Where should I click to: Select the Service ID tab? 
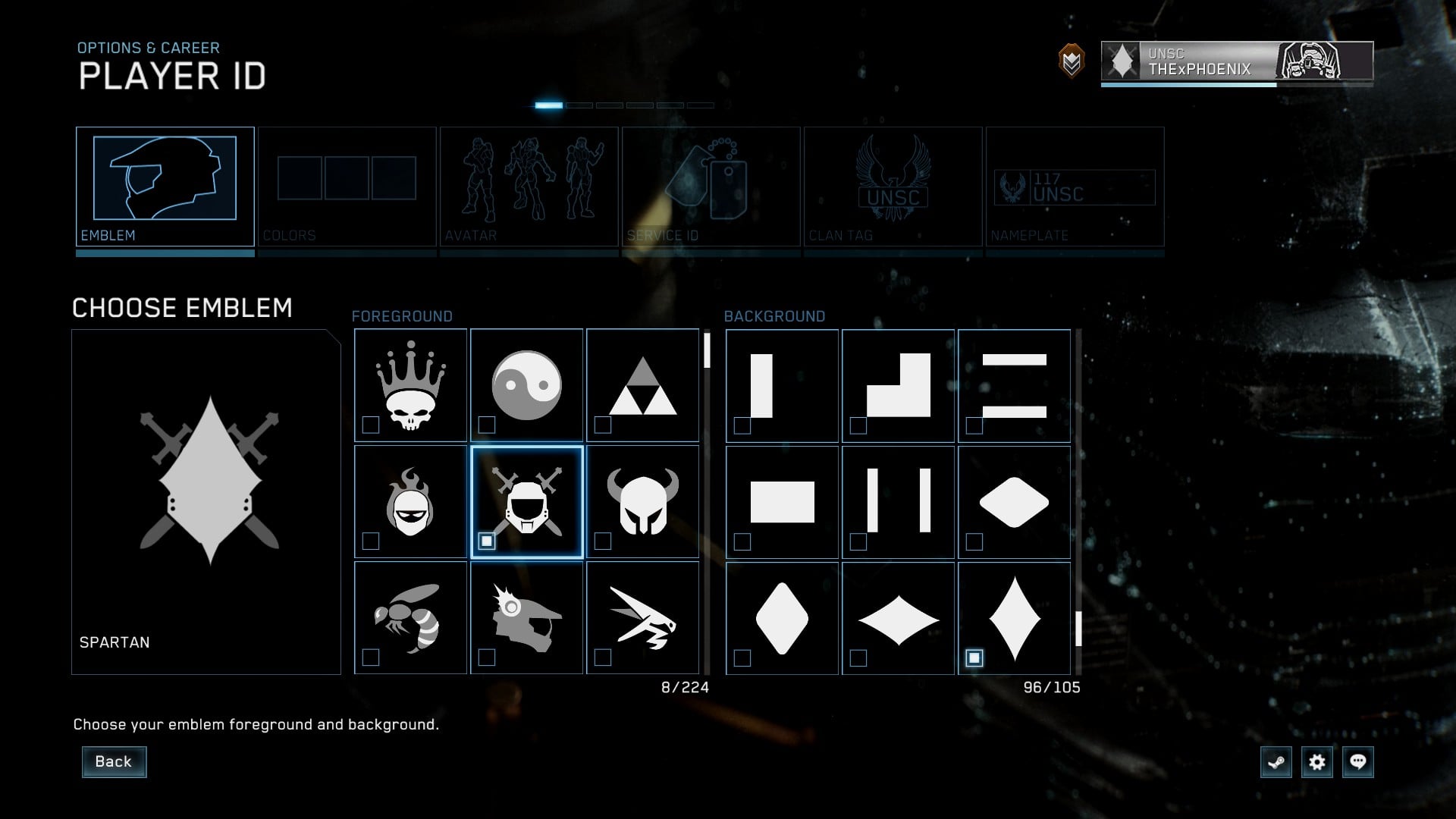711,187
